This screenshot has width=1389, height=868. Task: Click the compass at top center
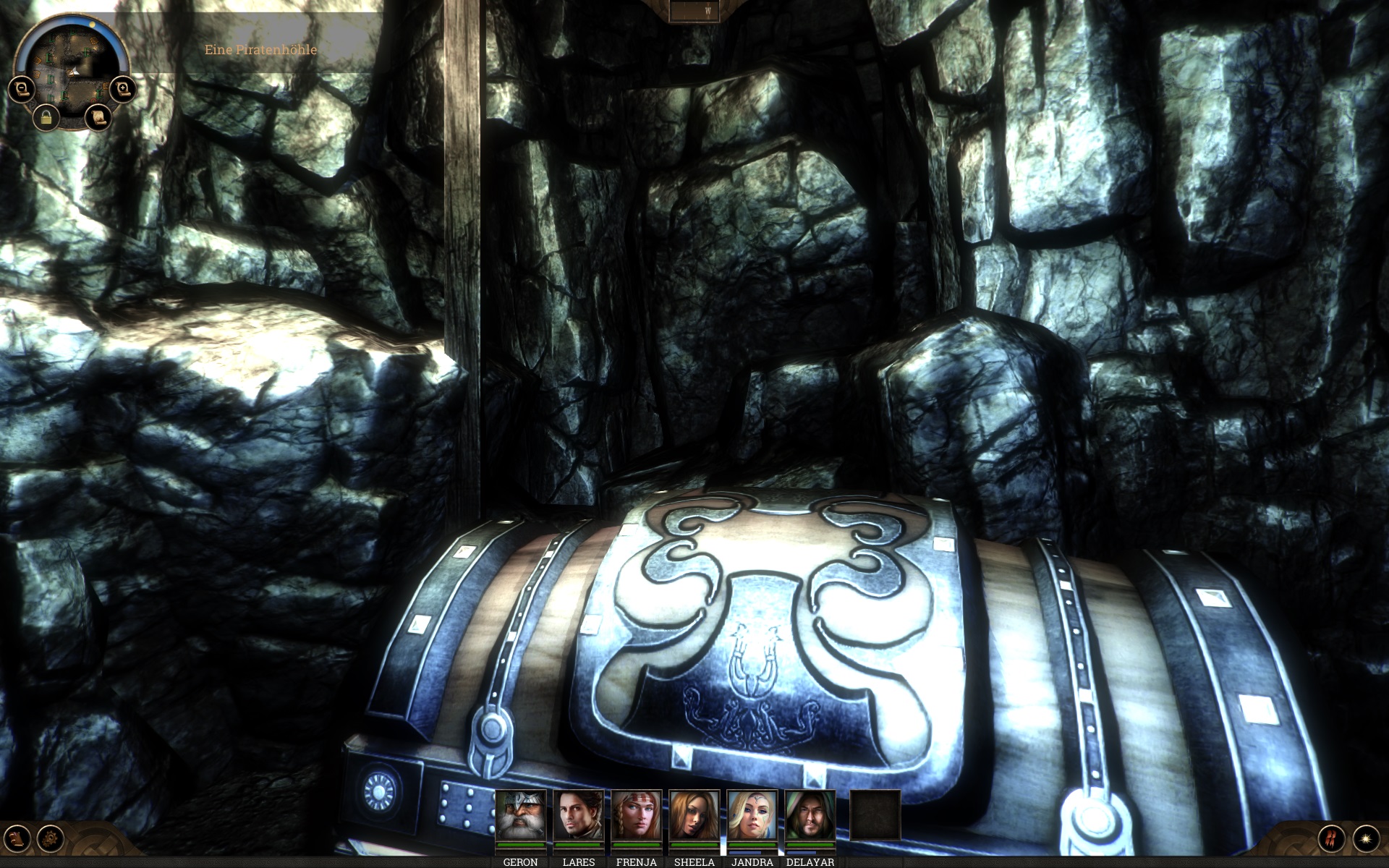click(x=694, y=11)
